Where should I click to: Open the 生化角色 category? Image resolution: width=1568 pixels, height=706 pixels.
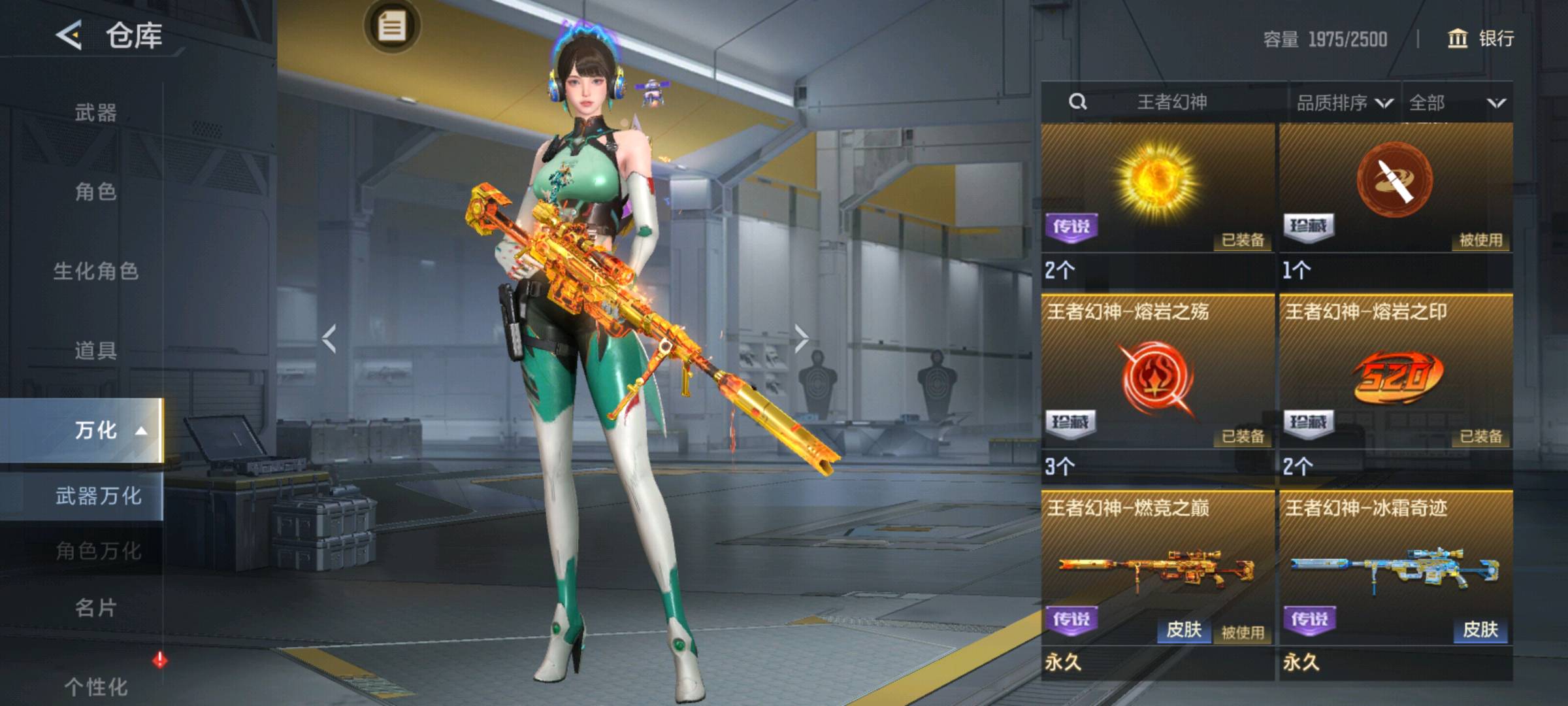pos(95,271)
